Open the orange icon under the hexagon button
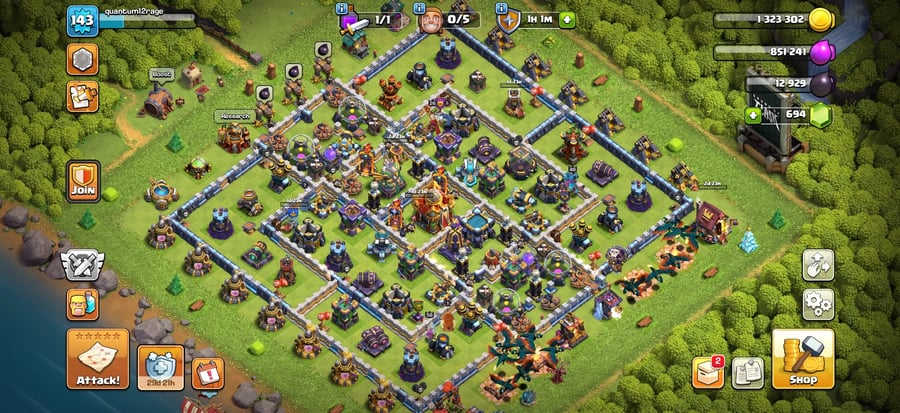The height and width of the screenshot is (413, 900). click(x=82, y=96)
